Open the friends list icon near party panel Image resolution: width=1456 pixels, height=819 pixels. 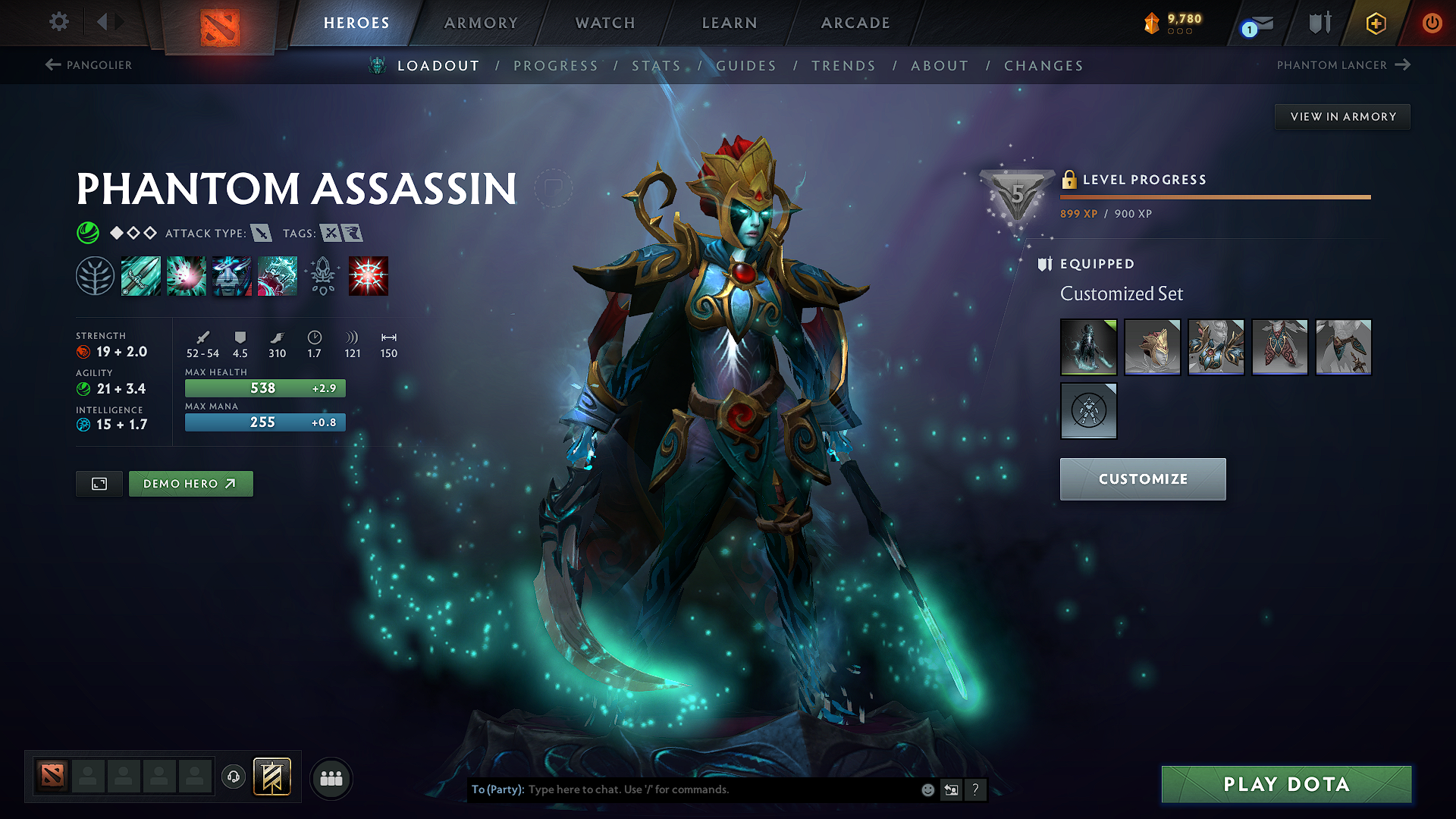point(331,777)
